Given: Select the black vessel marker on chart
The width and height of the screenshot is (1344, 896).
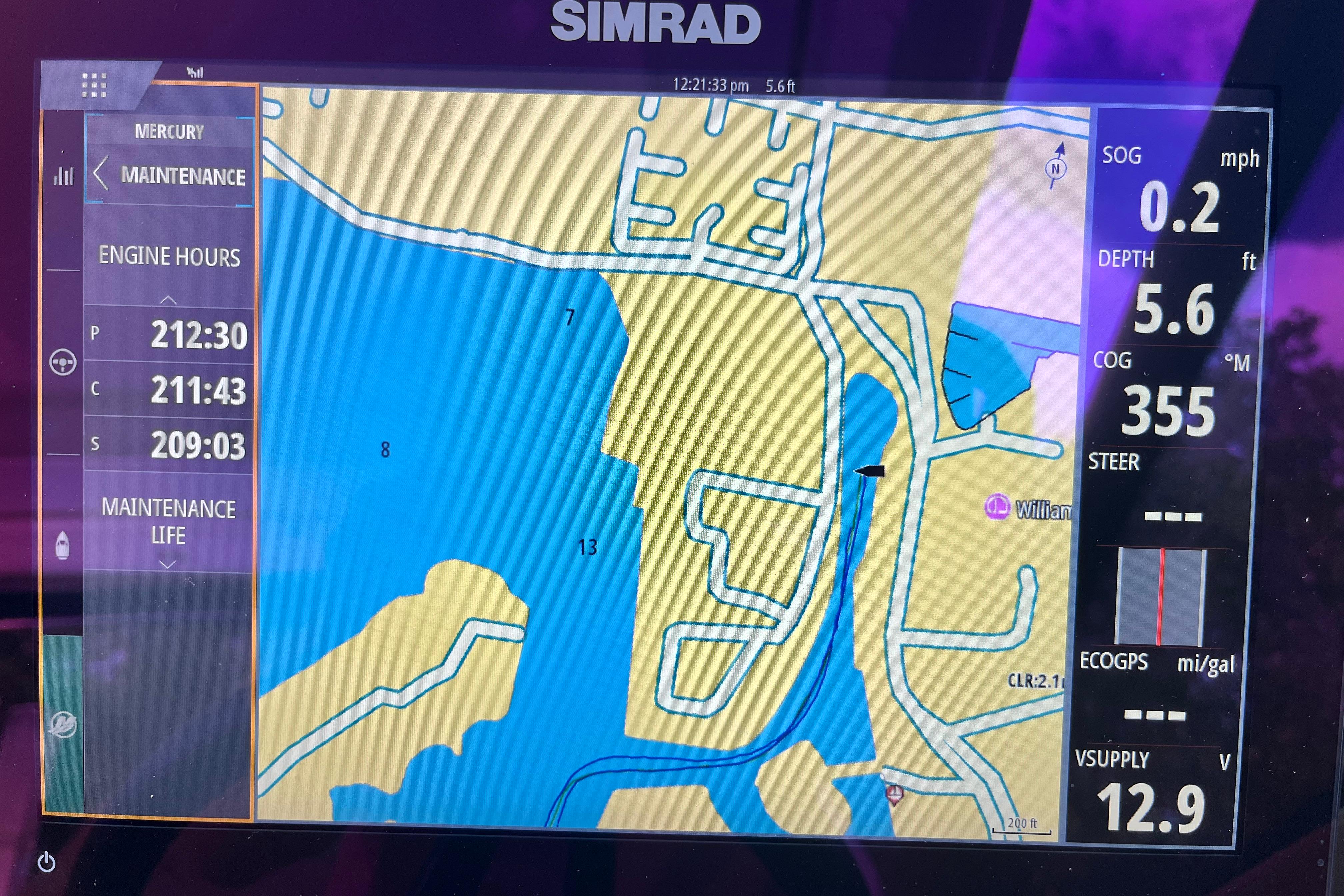Looking at the screenshot, I should (870, 471).
